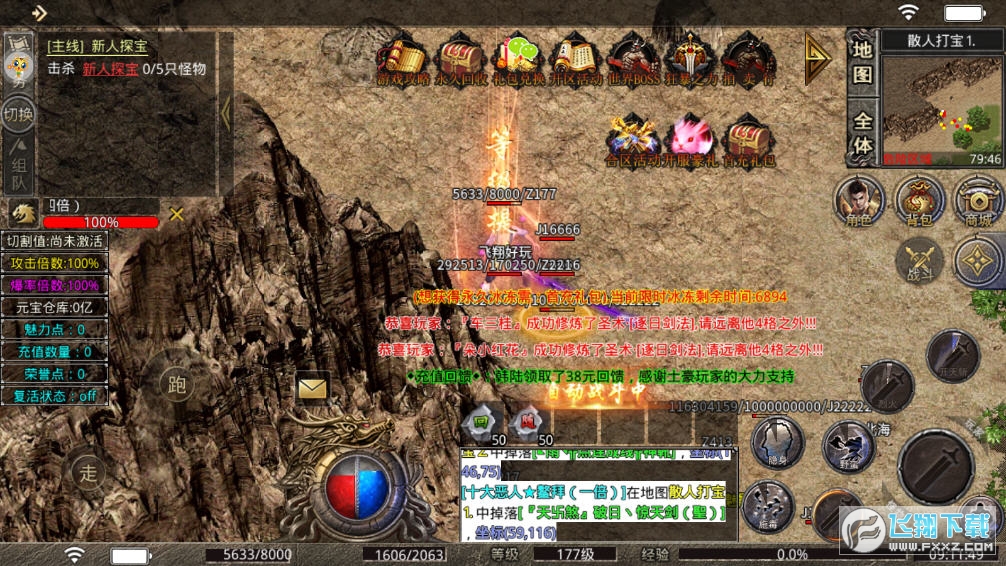The width and height of the screenshot is (1006, 566).
Task: Click the 切换 switch button
Action: point(18,113)
